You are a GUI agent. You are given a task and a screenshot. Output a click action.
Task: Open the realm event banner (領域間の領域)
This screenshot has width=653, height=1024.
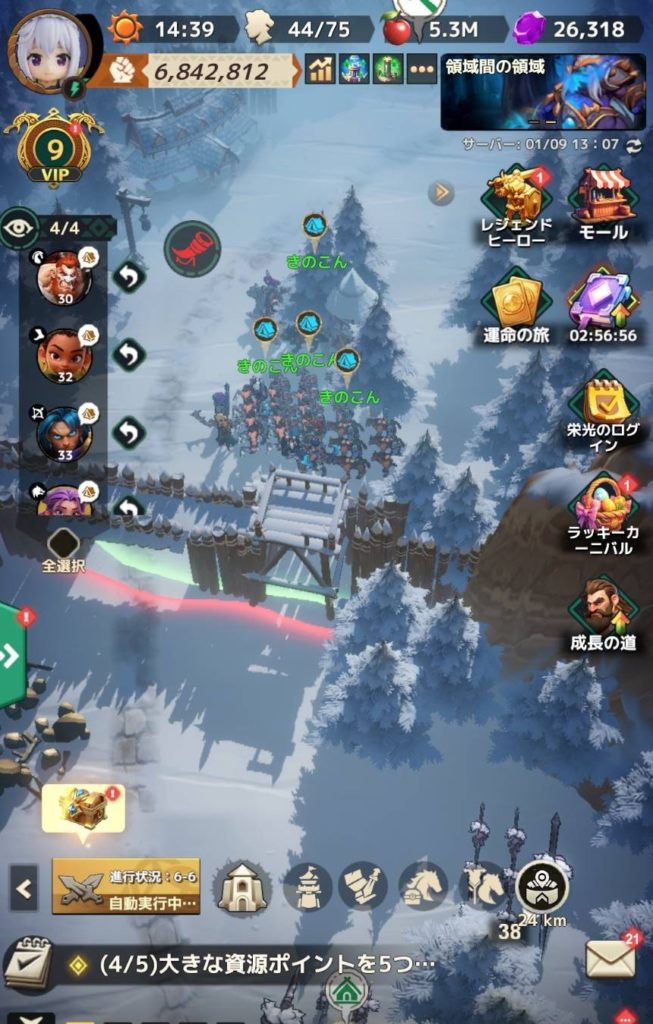click(x=542, y=92)
